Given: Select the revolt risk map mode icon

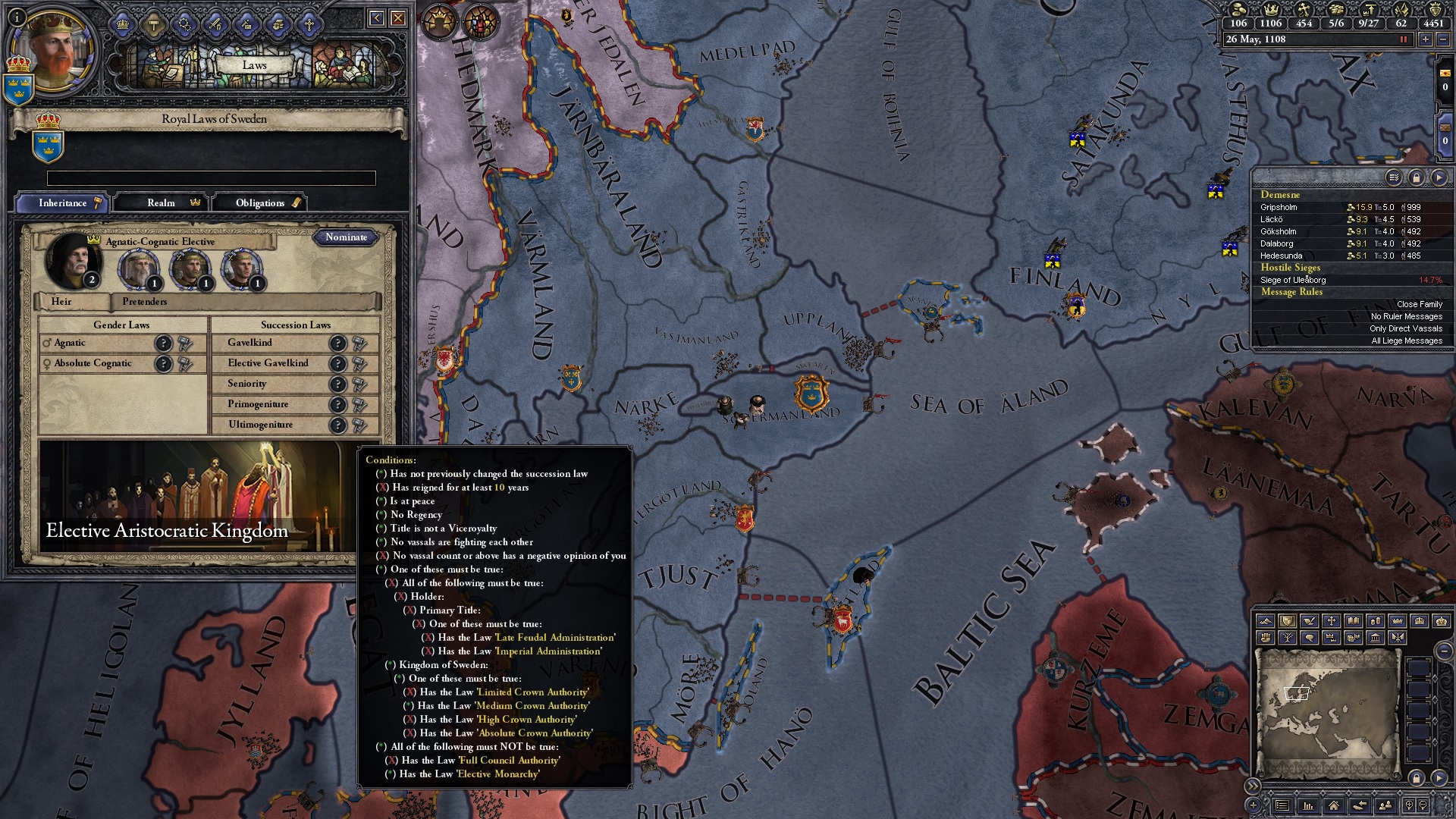Looking at the screenshot, I should coord(1265,638).
